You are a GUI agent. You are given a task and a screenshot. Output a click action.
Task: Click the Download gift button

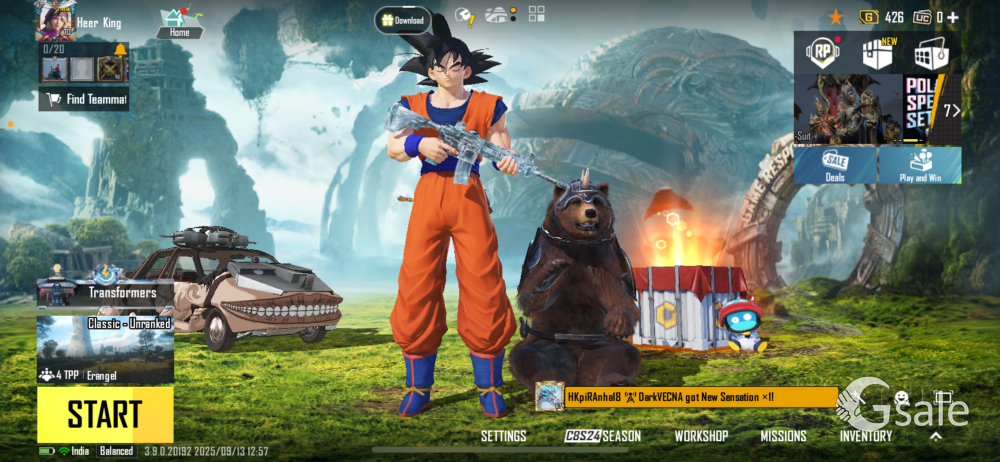pyautogui.click(x=404, y=20)
